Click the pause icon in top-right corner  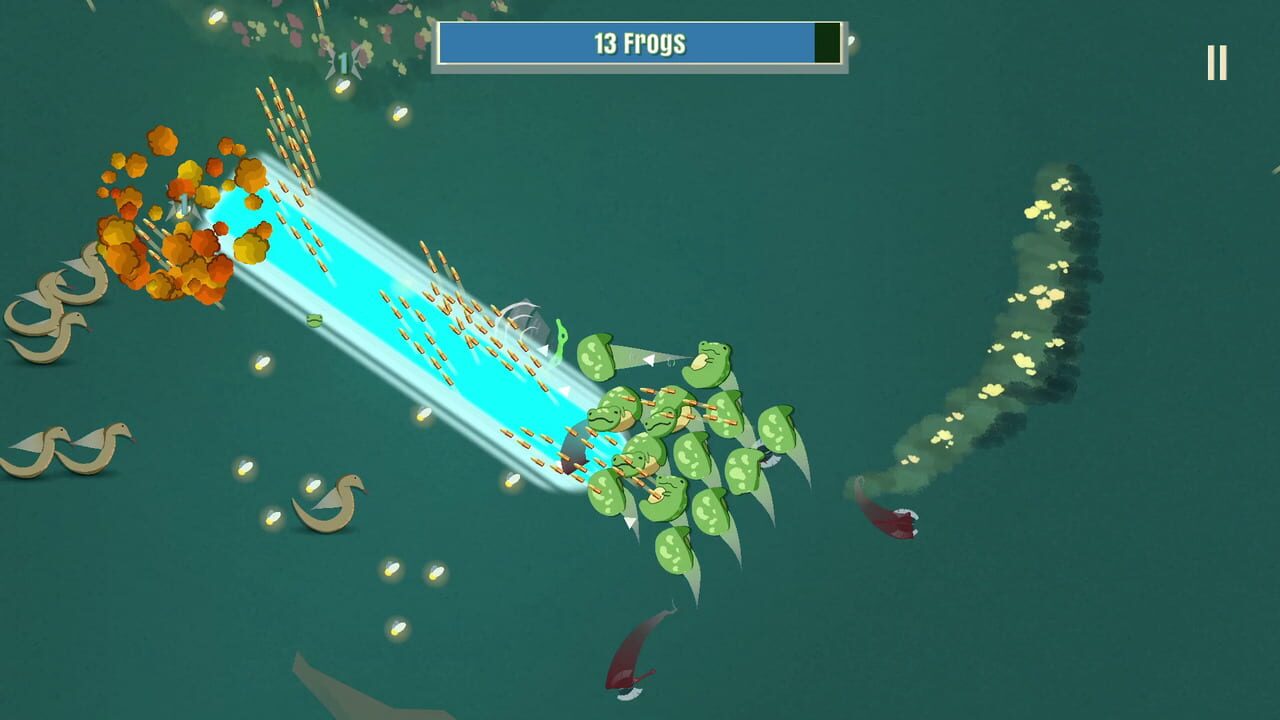point(1216,60)
